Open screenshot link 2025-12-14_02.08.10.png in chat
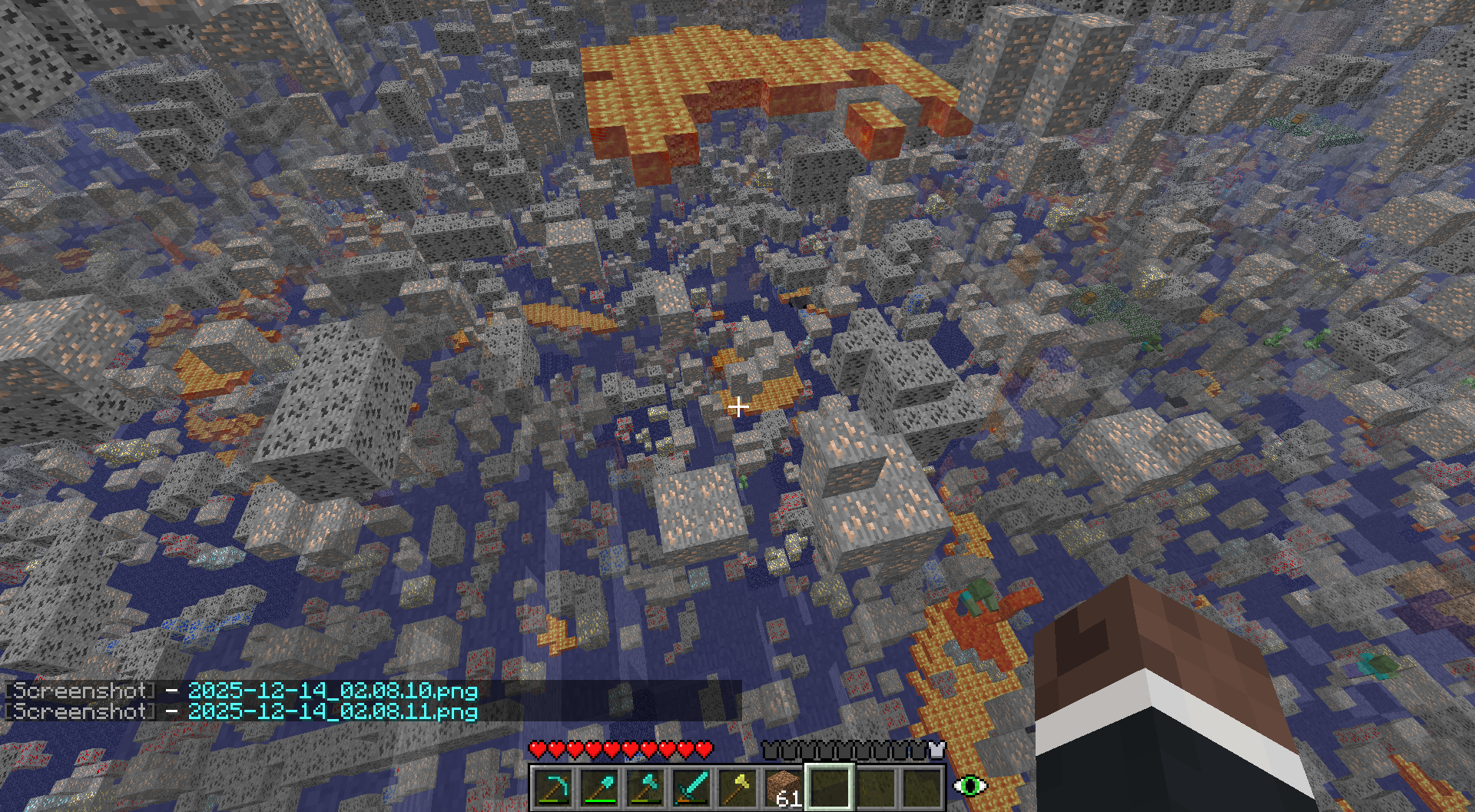This screenshot has height=812, width=1475. [333, 691]
